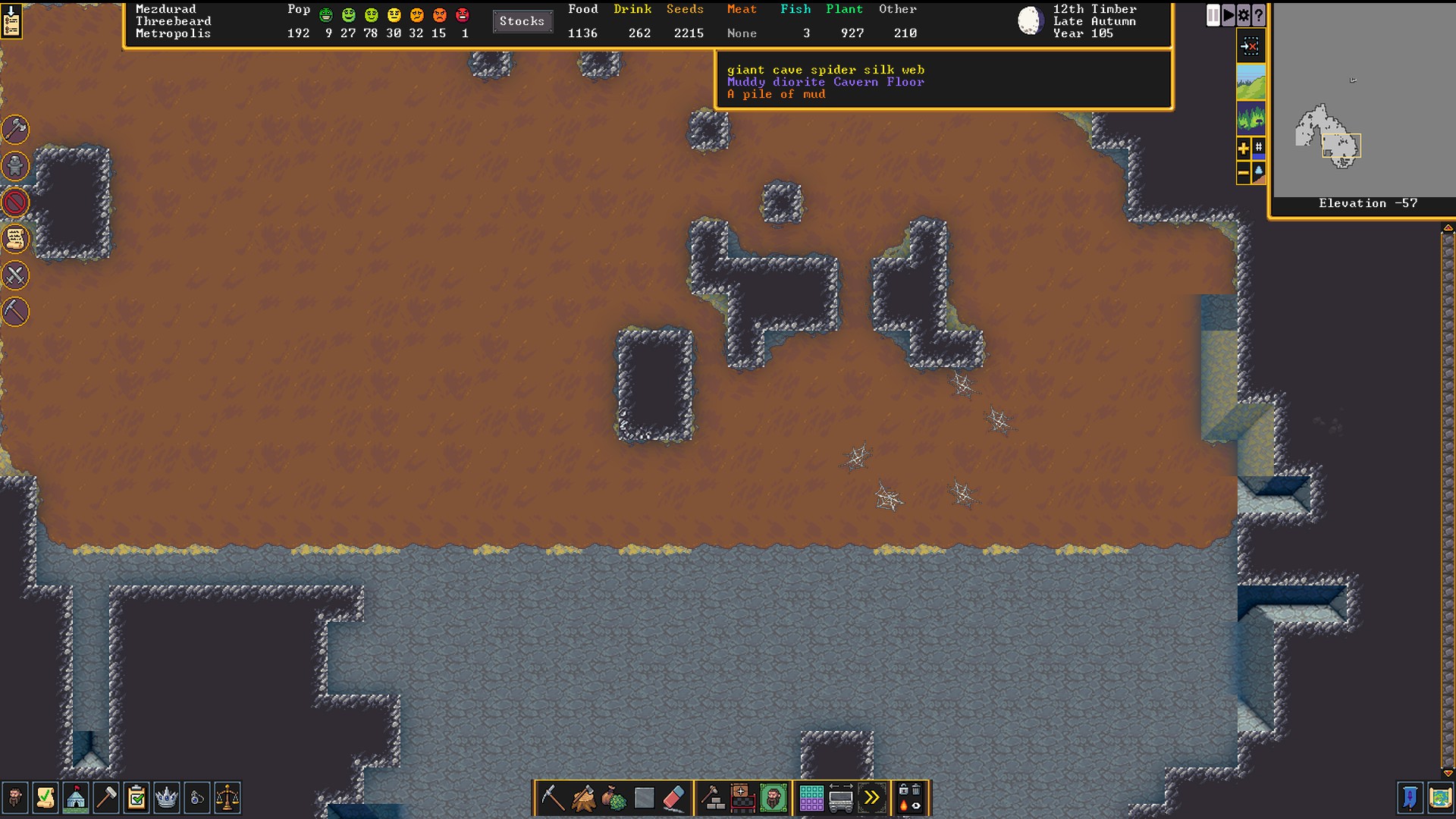
Task: Open the zones menu with dwarf portrait
Action: (773, 798)
